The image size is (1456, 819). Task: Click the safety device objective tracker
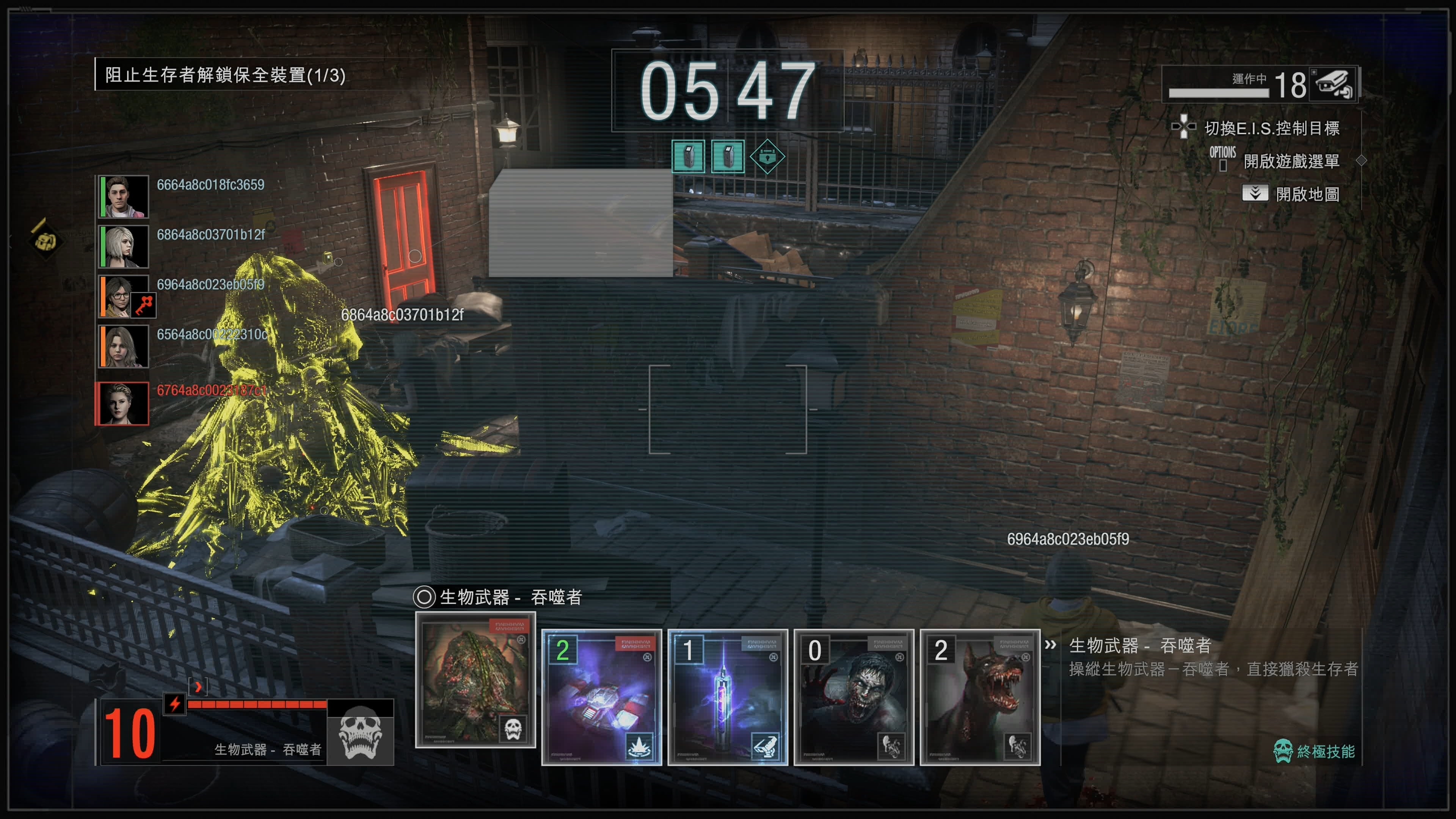(x=225, y=75)
